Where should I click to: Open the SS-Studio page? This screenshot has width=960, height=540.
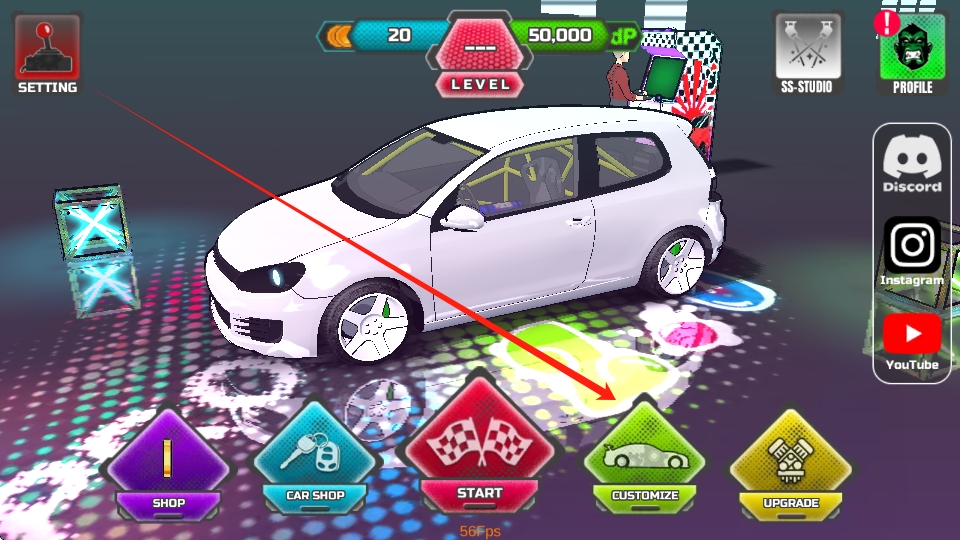pyautogui.click(x=807, y=52)
